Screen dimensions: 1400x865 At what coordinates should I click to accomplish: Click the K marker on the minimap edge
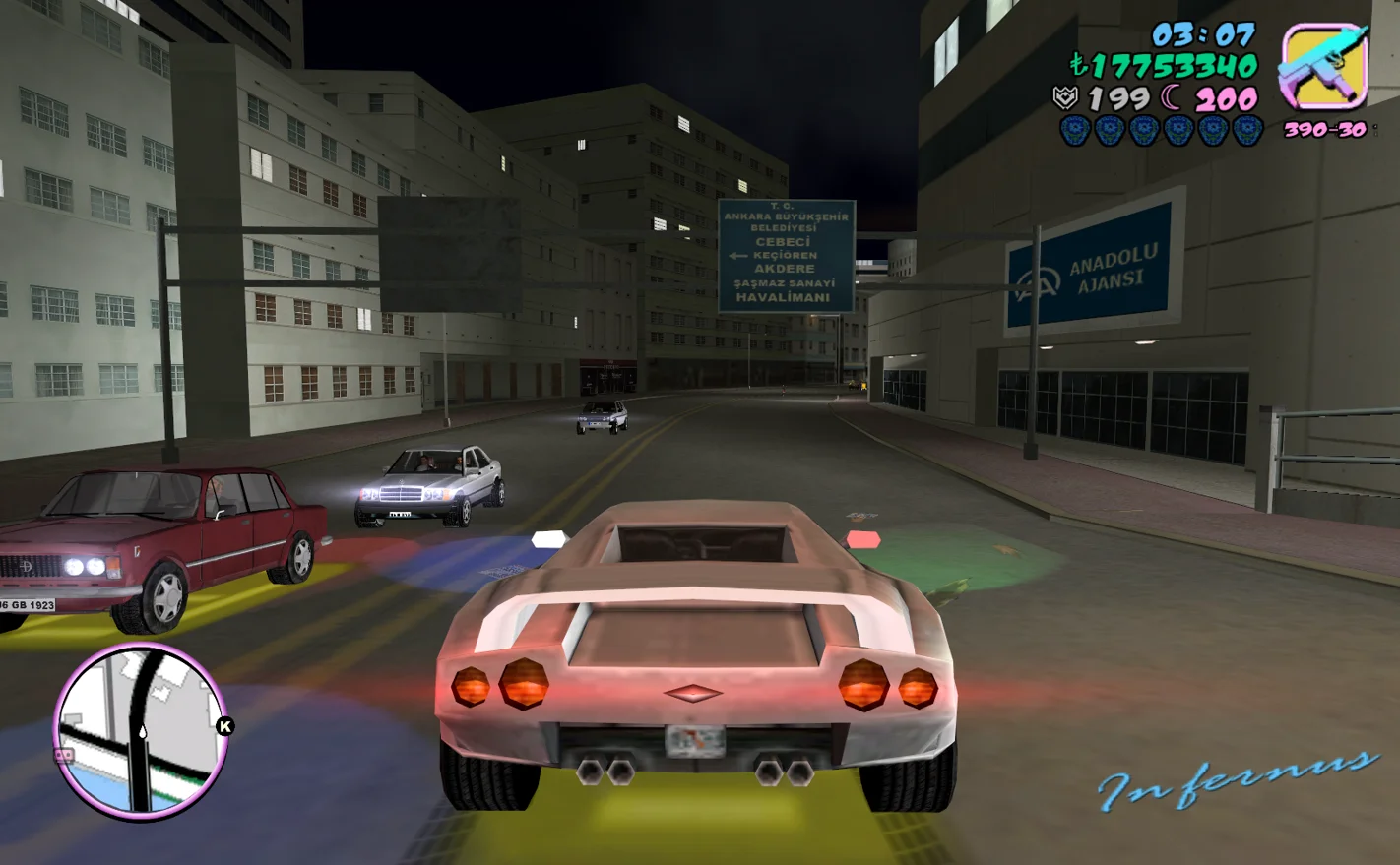click(224, 726)
